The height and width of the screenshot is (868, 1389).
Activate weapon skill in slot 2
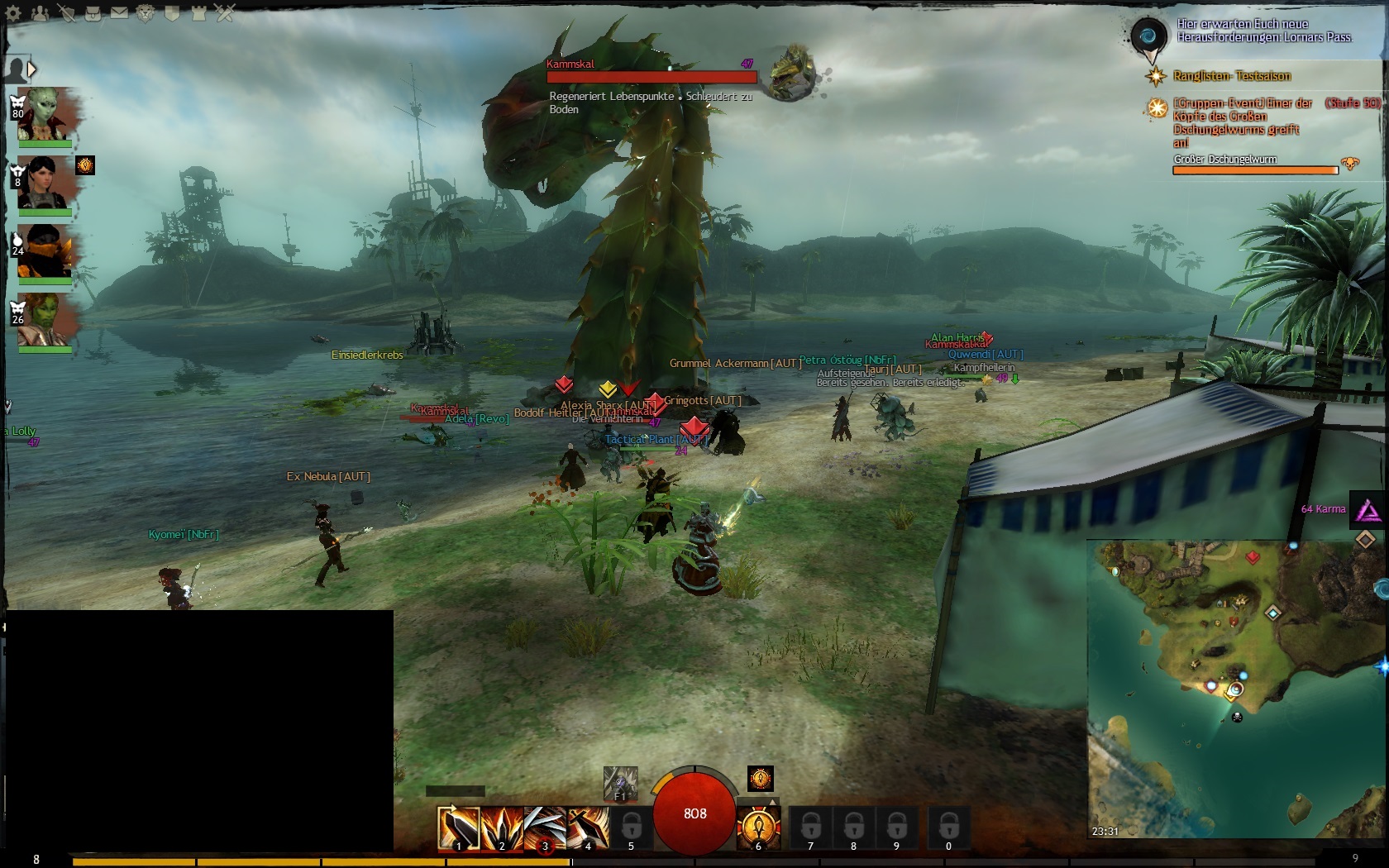click(x=502, y=827)
